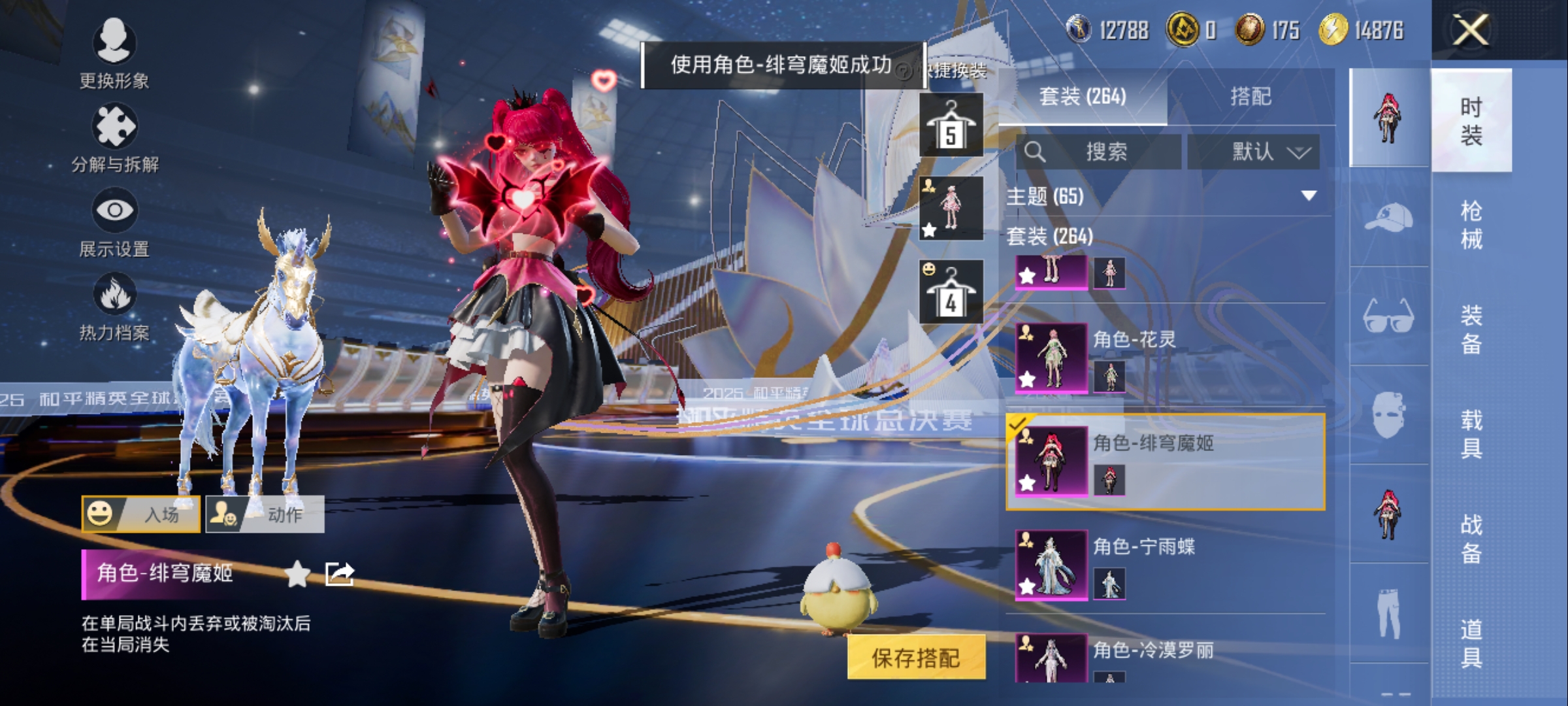Switch to the 套装 (264) tab
The image size is (1568, 706).
(1083, 97)
